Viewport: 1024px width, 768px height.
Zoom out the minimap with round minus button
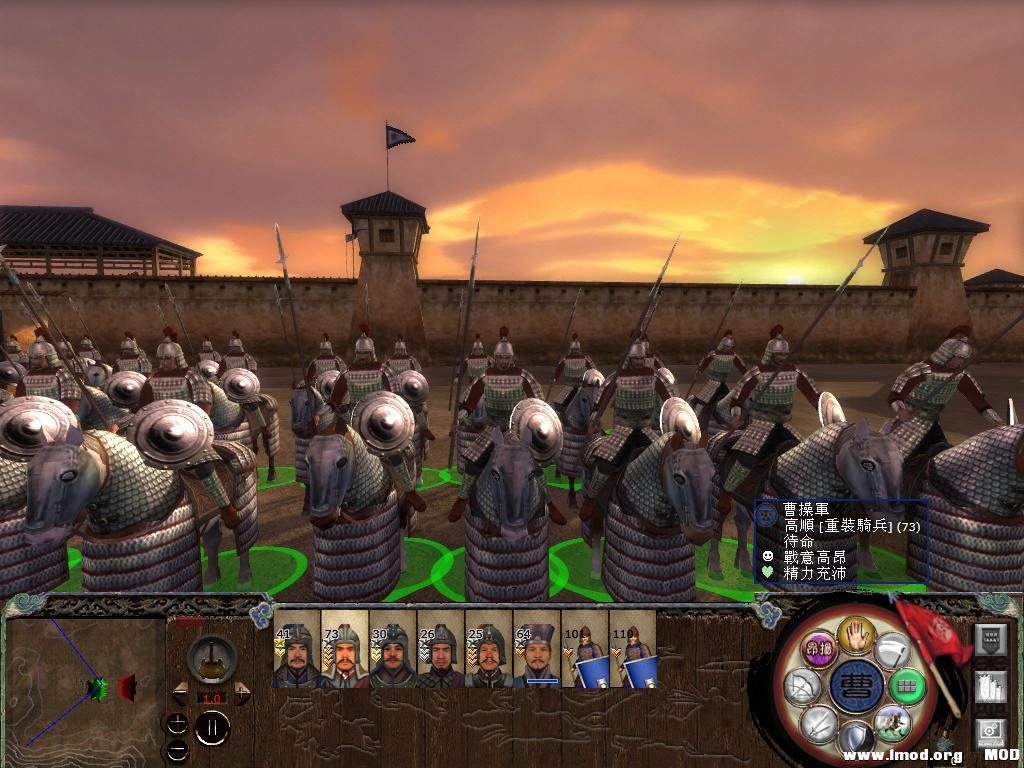[177, 749]
